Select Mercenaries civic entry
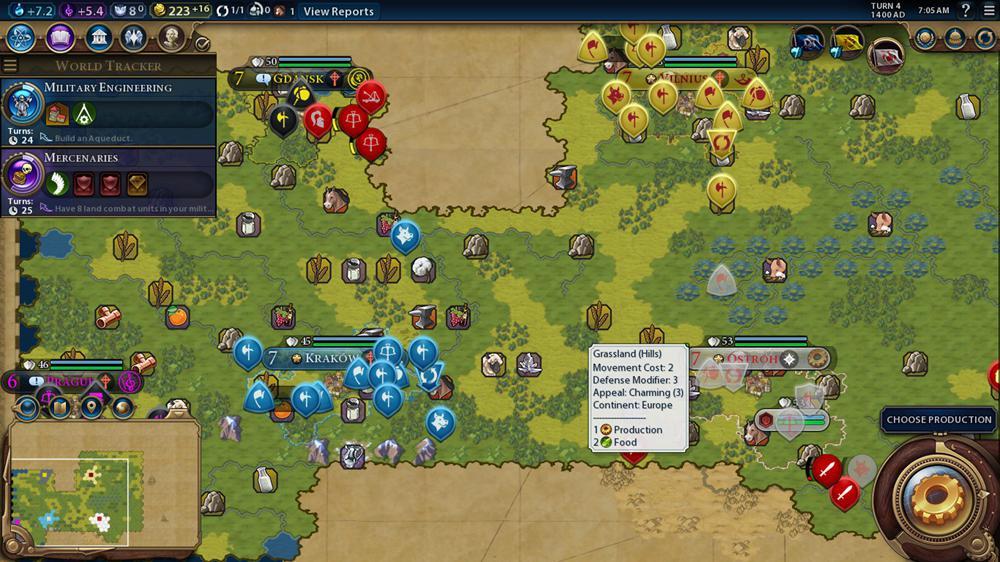1000x562 pixels. [108, 181]
